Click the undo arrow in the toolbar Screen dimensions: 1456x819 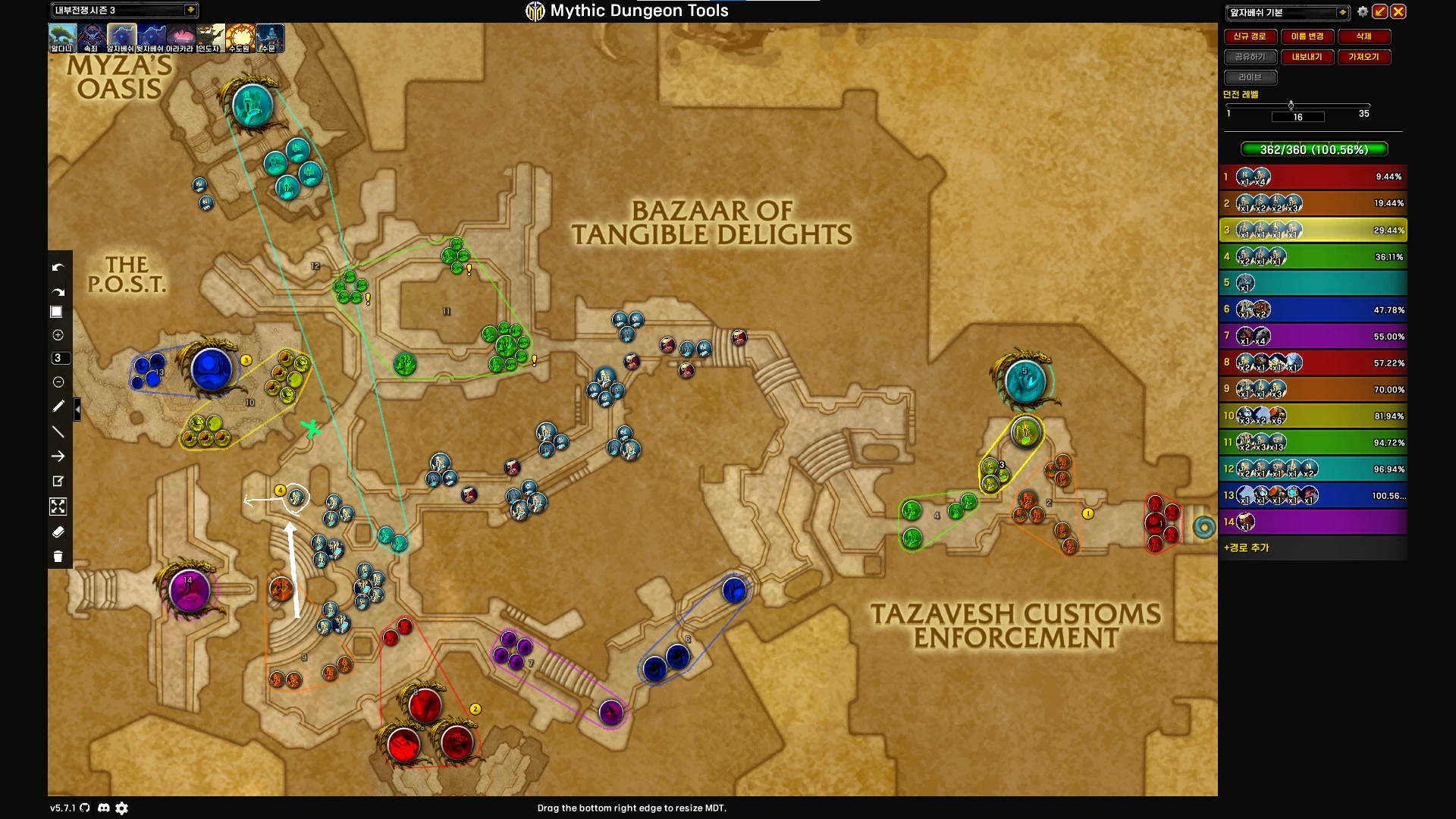click(x=58, y=268)
